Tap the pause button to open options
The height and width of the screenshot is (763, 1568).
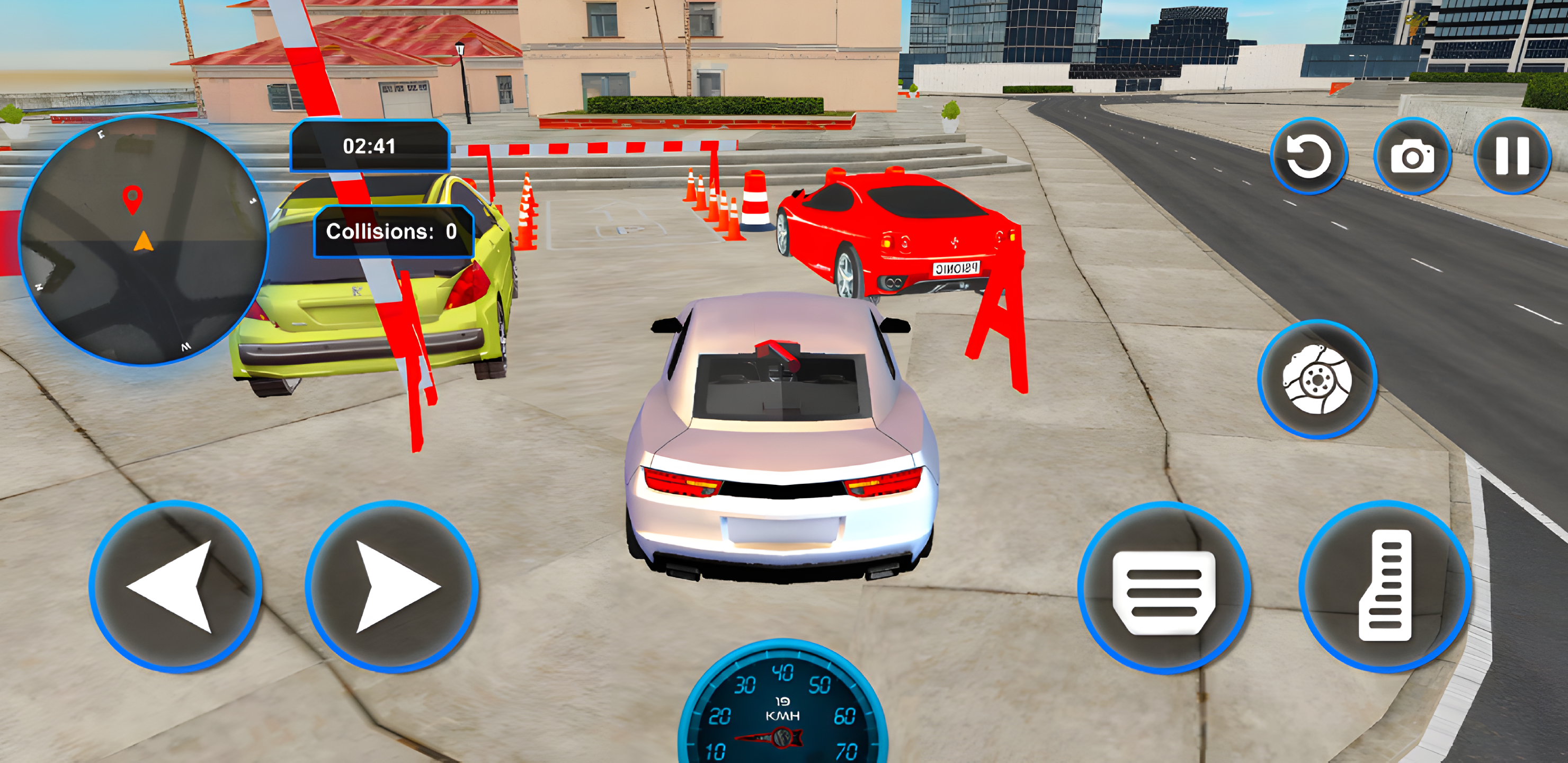(1512, 156)
